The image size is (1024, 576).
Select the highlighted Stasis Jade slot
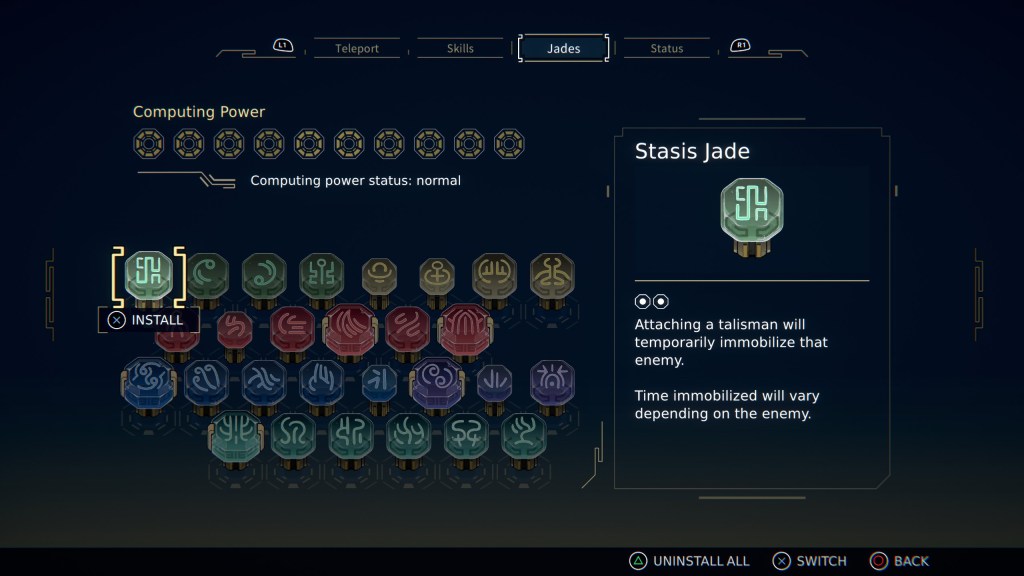149,276
